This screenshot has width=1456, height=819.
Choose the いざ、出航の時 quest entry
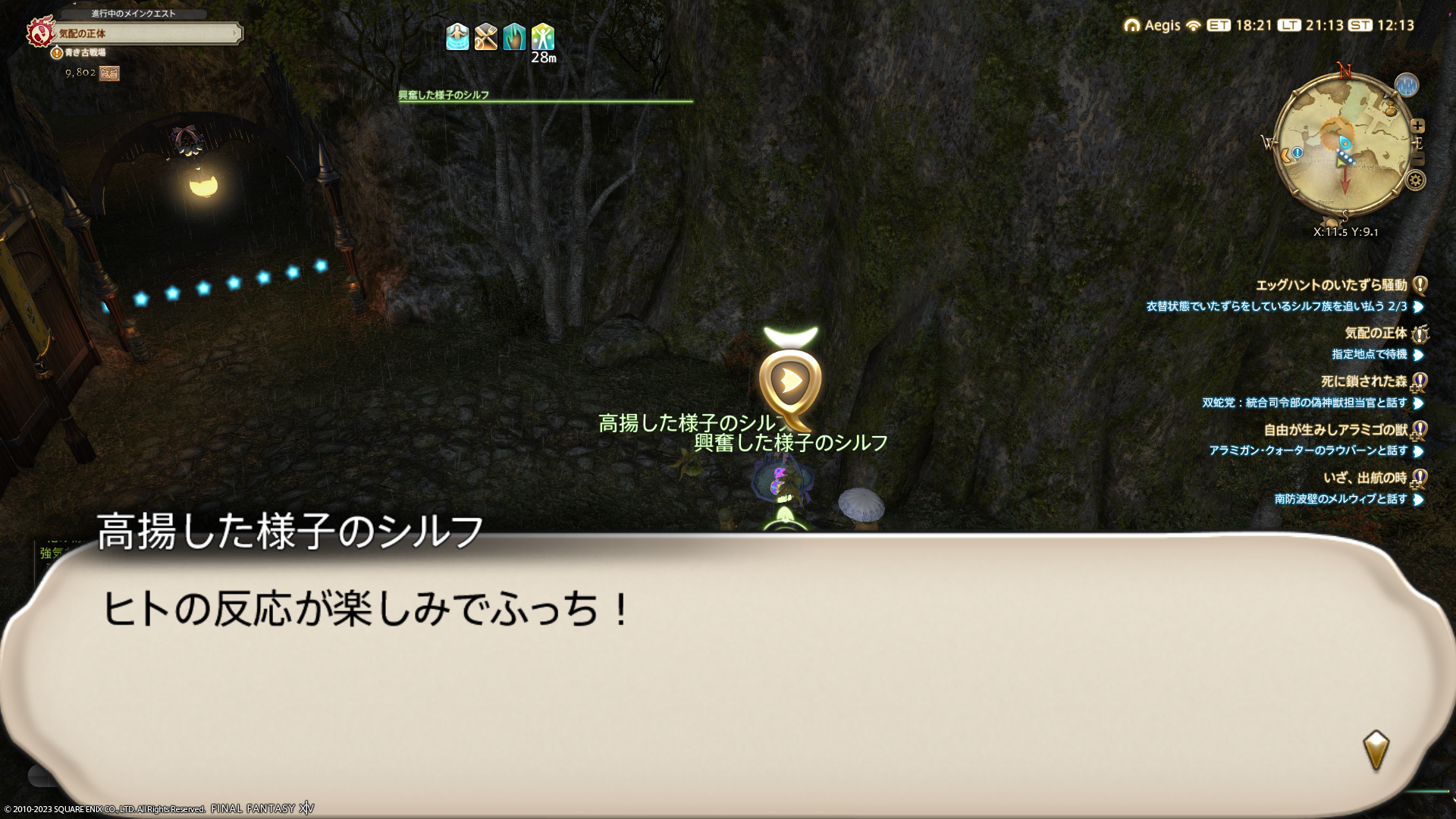1364,478
